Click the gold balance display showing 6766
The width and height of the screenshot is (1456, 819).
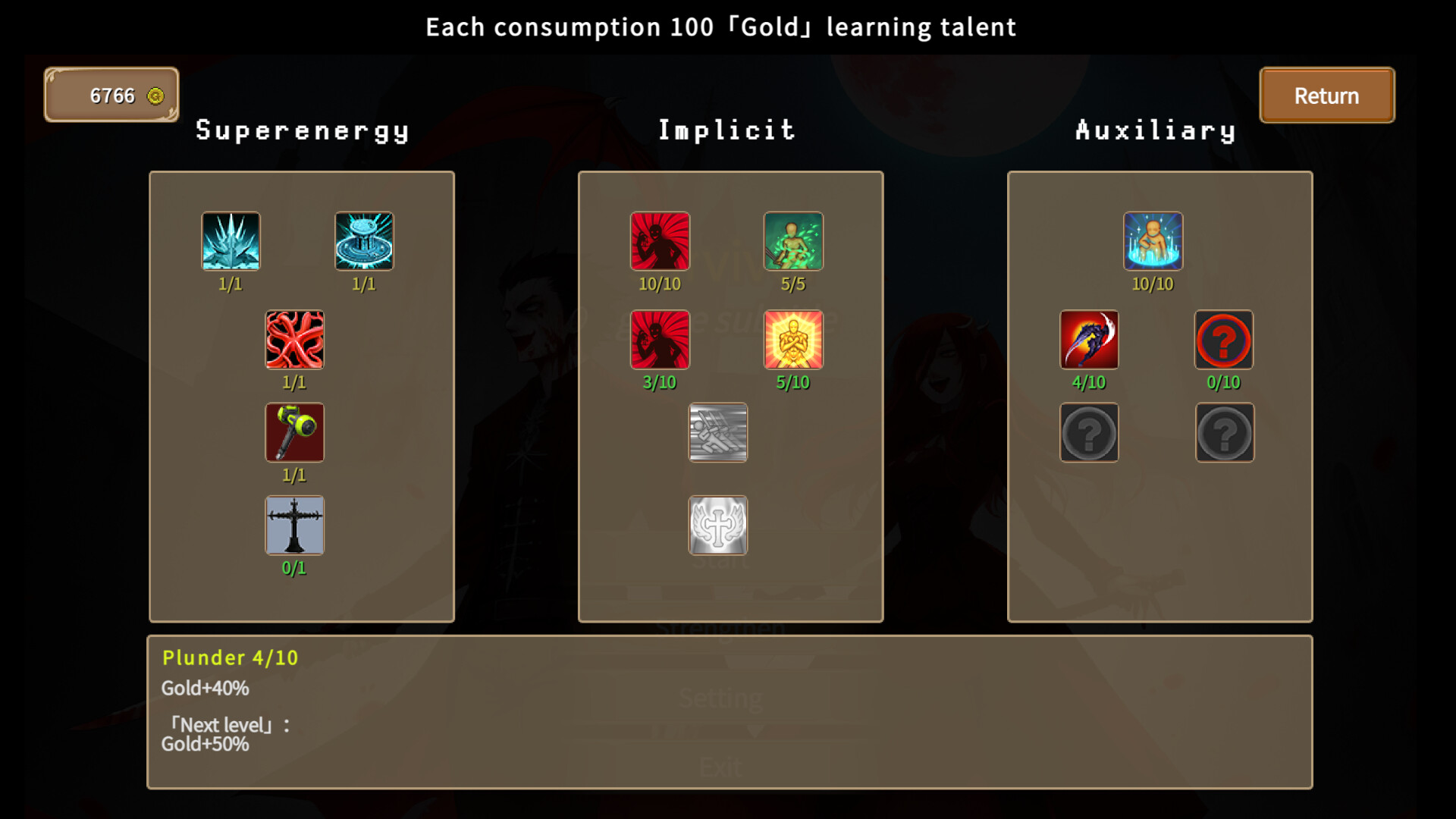coord(111,95)
